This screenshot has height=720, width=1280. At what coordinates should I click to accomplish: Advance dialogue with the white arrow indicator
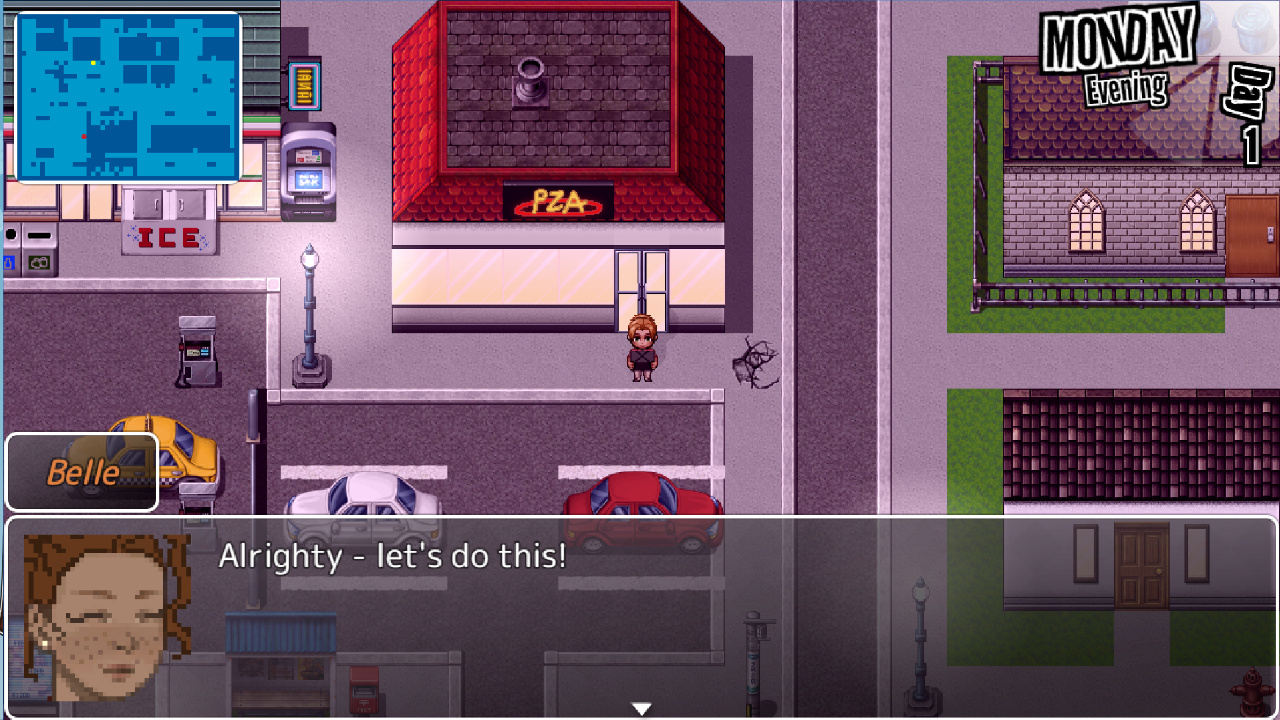(641, 708)
